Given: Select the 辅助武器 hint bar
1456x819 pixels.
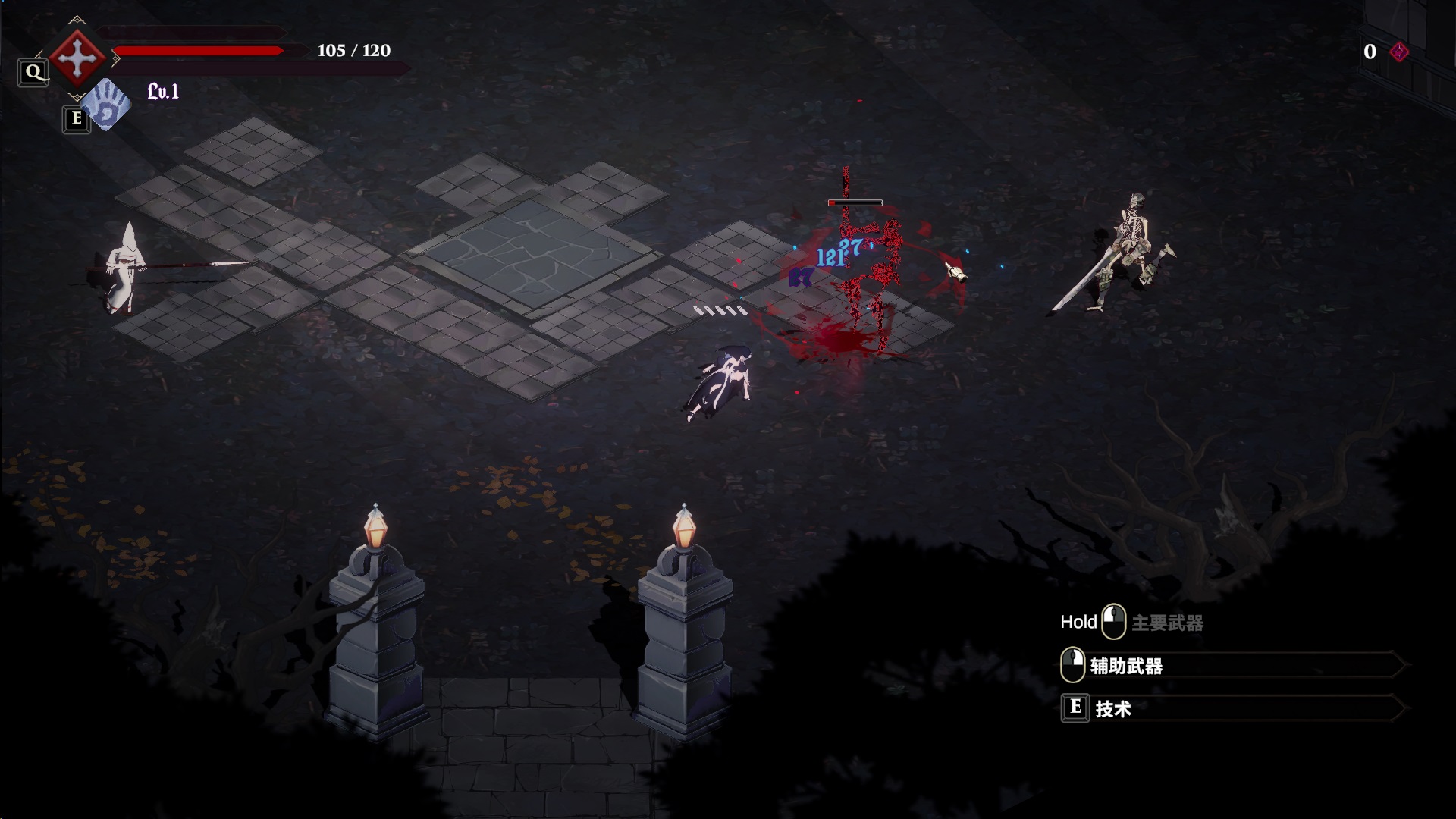Looking at the screenshot, I should tap(1232, 666).
